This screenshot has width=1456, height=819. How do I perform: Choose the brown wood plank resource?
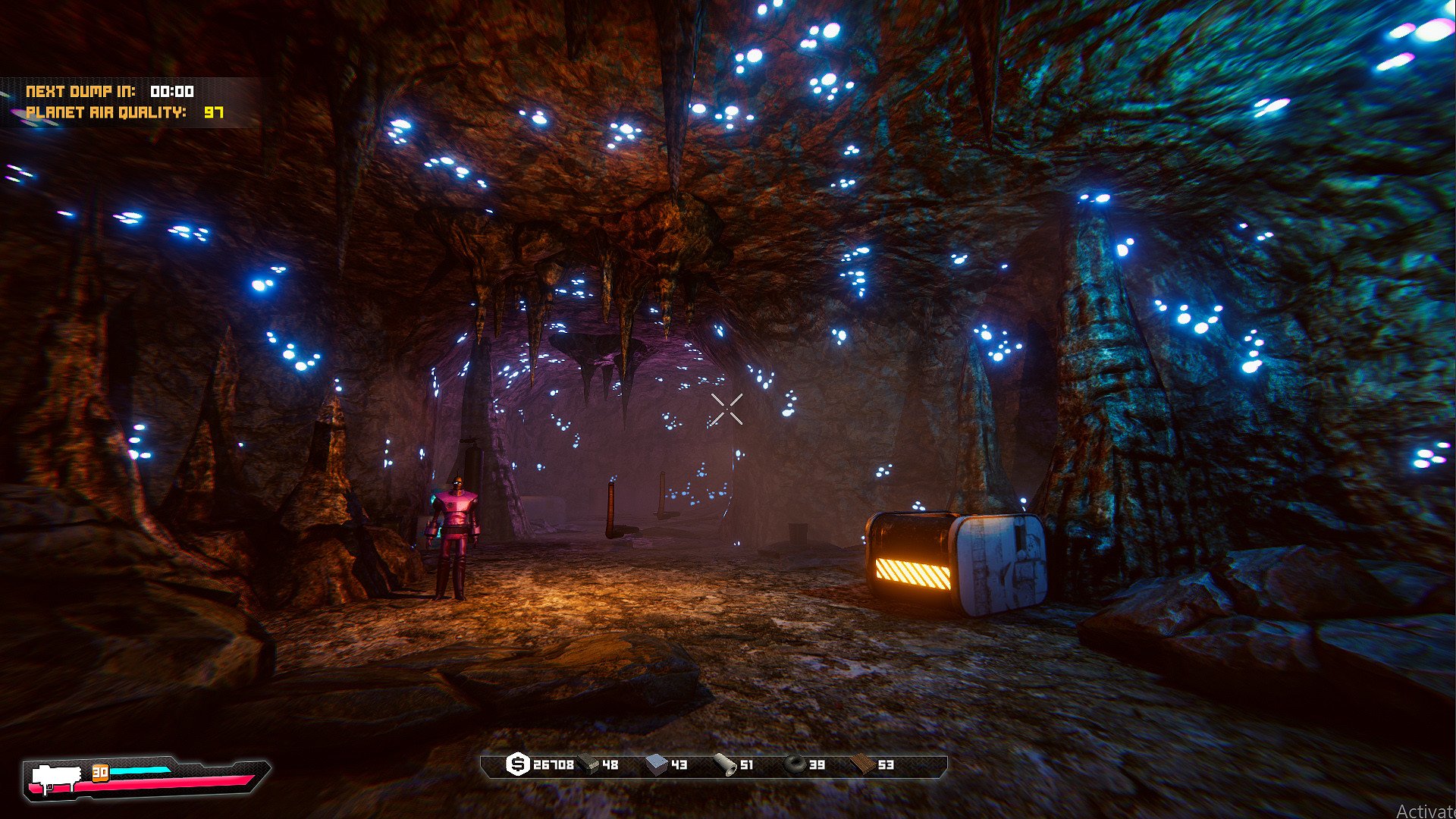pyautogui.click(x=862, y=764)
